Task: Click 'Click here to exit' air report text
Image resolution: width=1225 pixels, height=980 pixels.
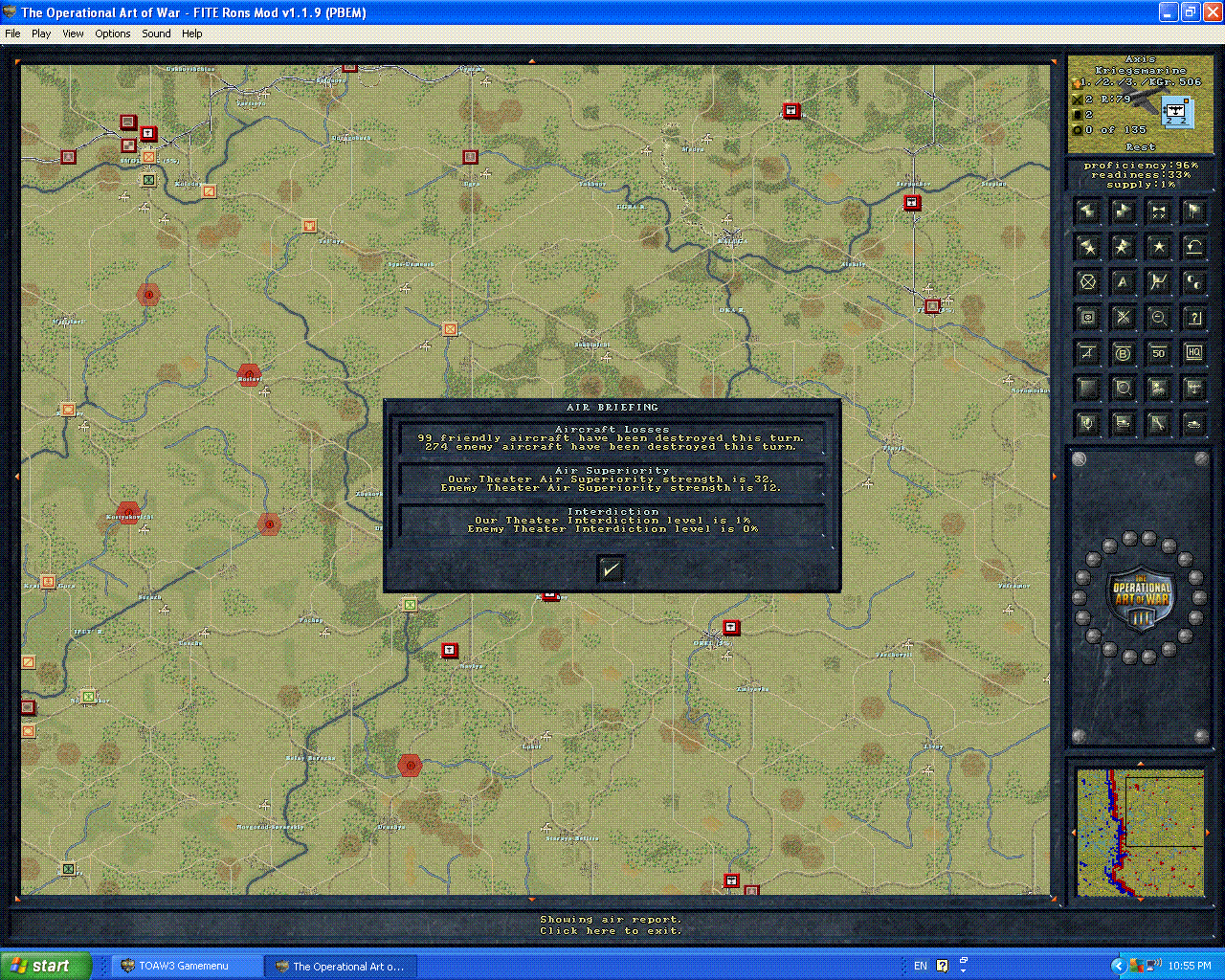Action: coord(612,929)
